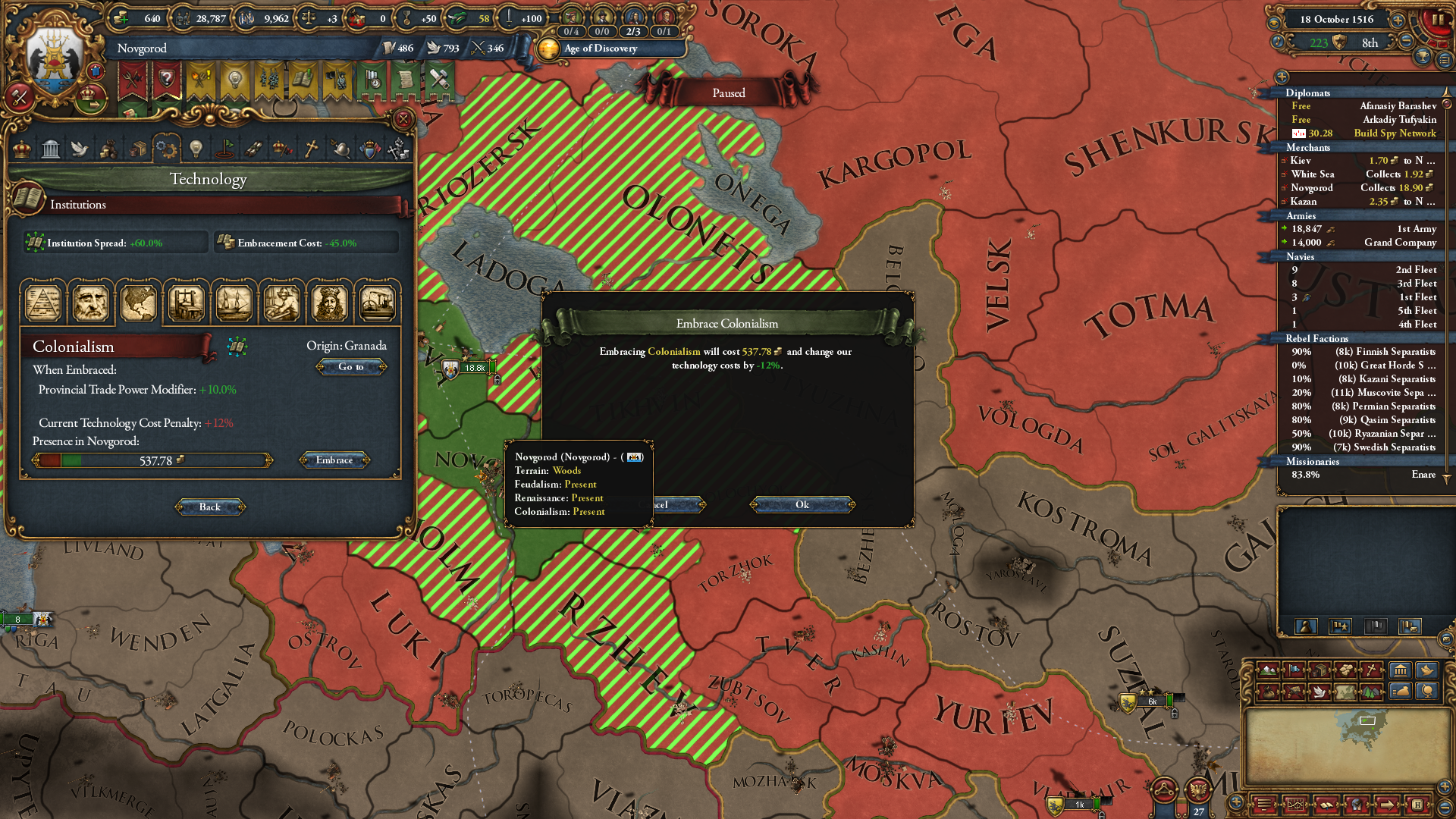Screen dimensions: 1456x819
Task: Click the minimap to move the camera
Action: click(1345, 742)
